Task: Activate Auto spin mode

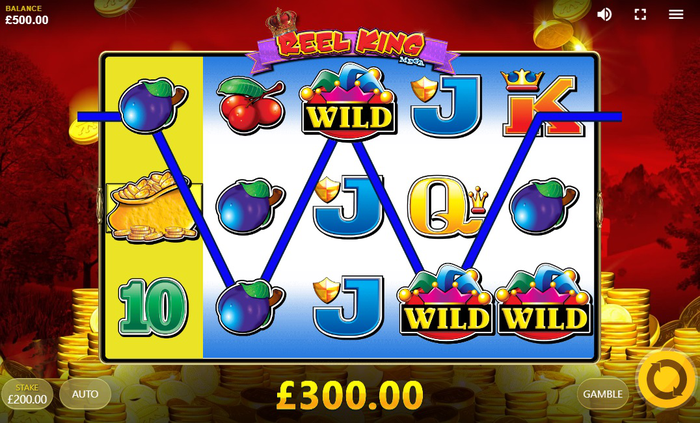Action: tap(85, 394)
